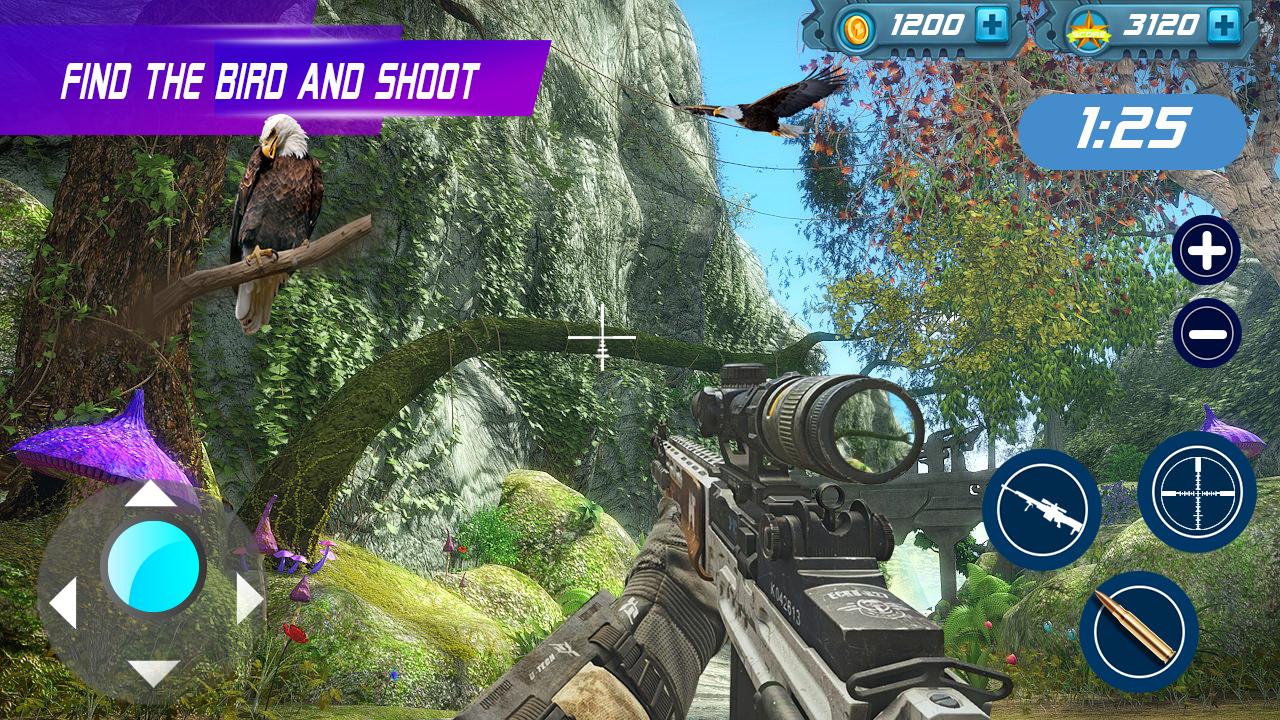Viewport: 1280px width, 720px height.
Task: Tap the star points icon
Action: pyautogui.click(x=1092, y=26)
